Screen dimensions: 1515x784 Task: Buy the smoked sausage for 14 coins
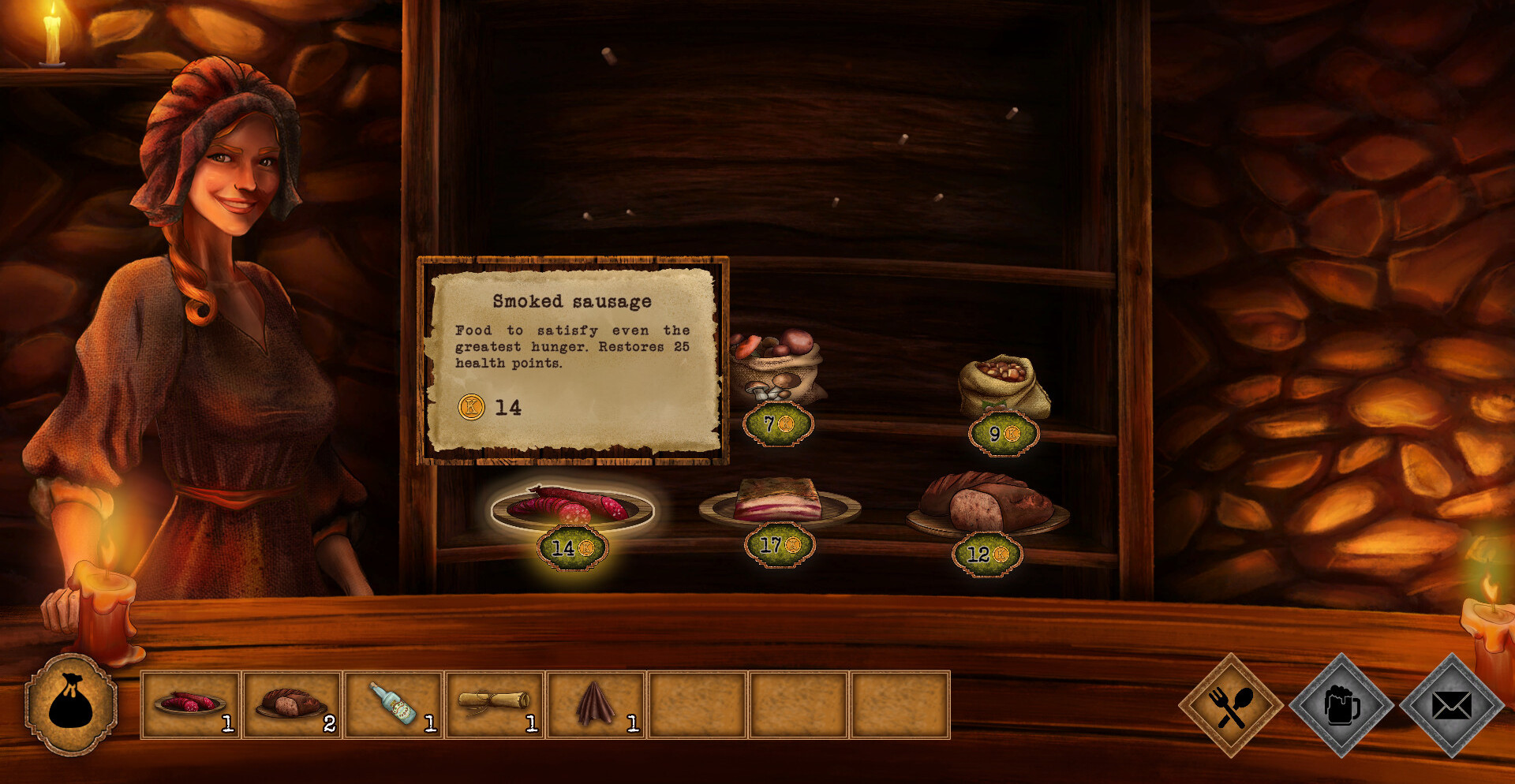point(573,510)
